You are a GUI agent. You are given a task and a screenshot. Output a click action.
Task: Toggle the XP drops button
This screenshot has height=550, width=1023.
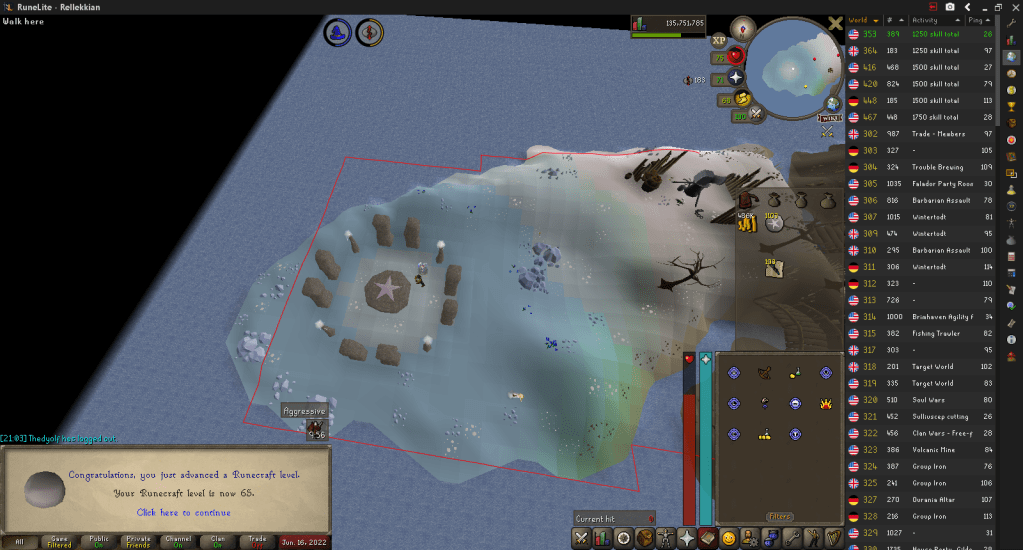pyautogui.click(x=718, y=40)
